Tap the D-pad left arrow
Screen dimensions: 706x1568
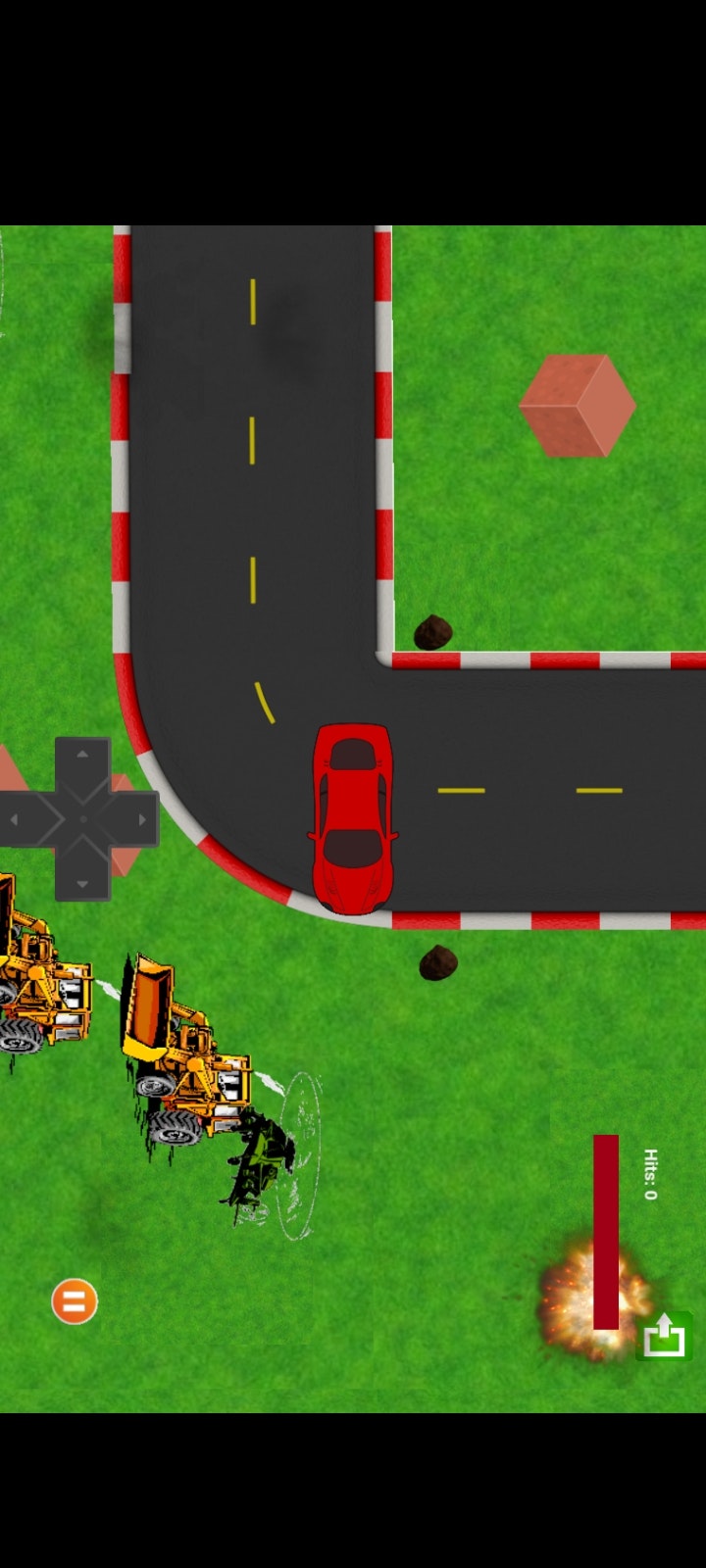coord(16,819)
